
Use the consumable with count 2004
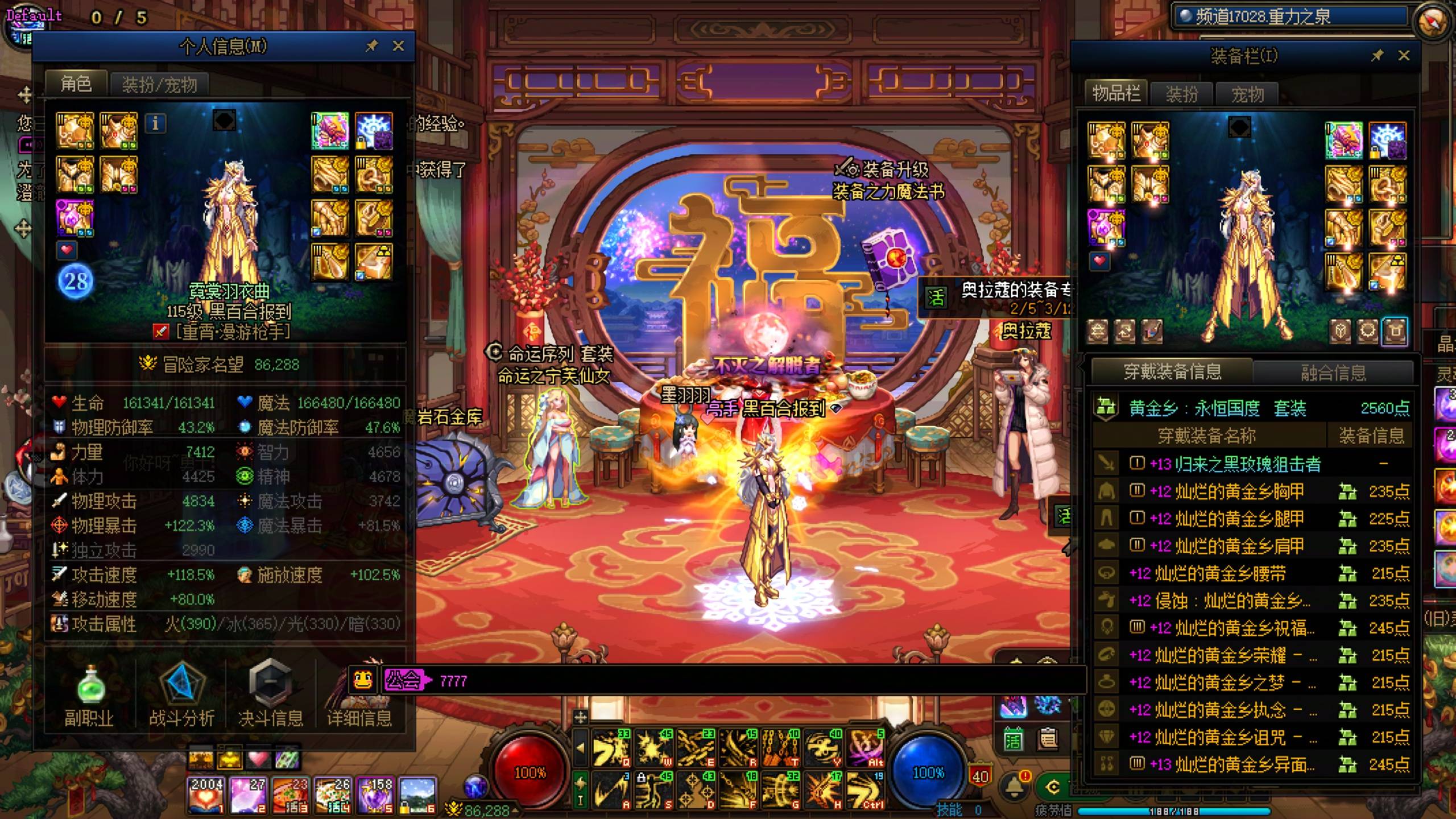pyautogui.click(x=206, y=795)
